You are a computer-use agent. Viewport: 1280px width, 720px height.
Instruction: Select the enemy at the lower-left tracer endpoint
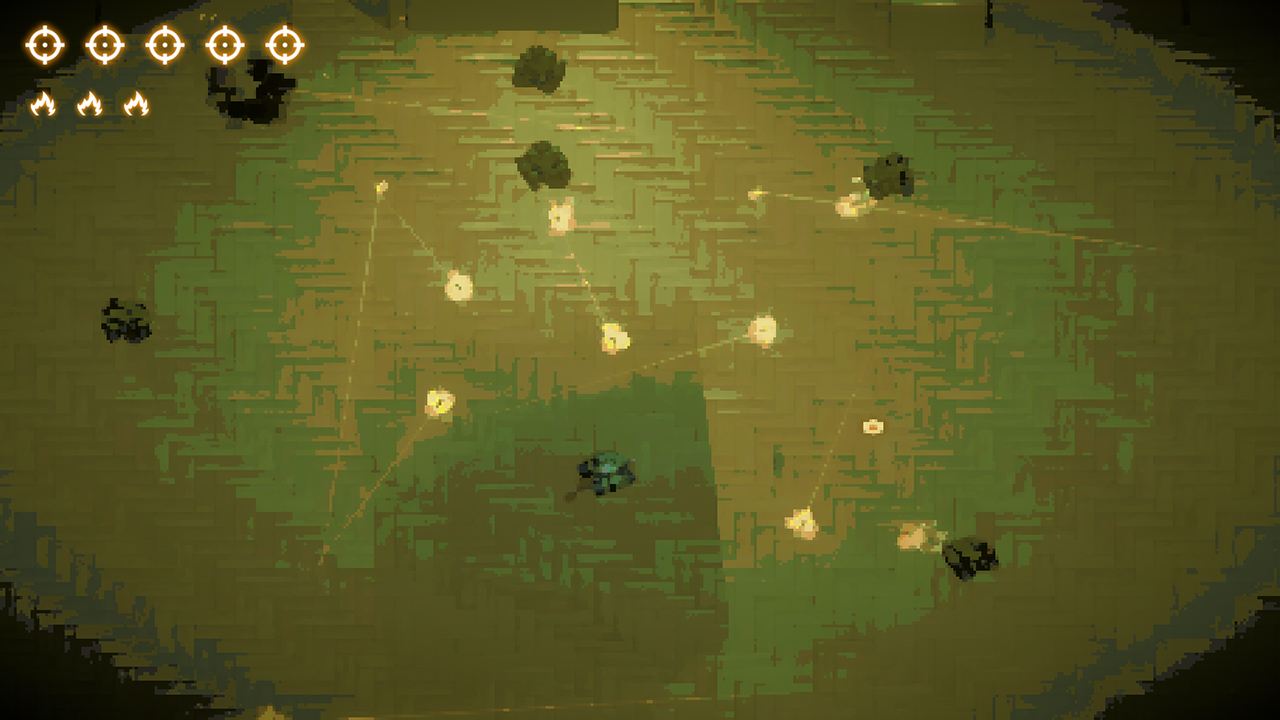tap(440, 405)
